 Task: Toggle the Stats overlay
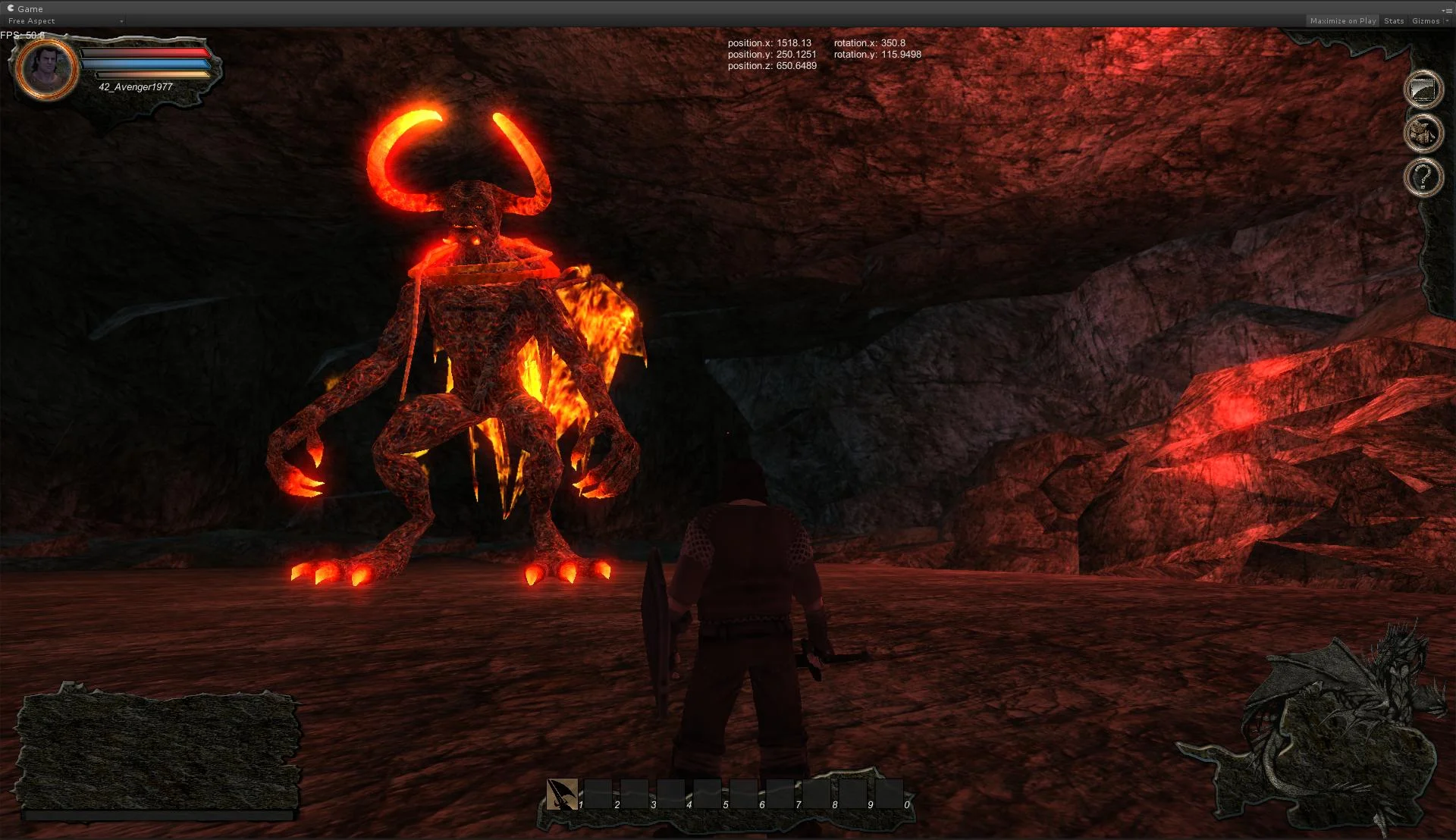pos(1394,20)
